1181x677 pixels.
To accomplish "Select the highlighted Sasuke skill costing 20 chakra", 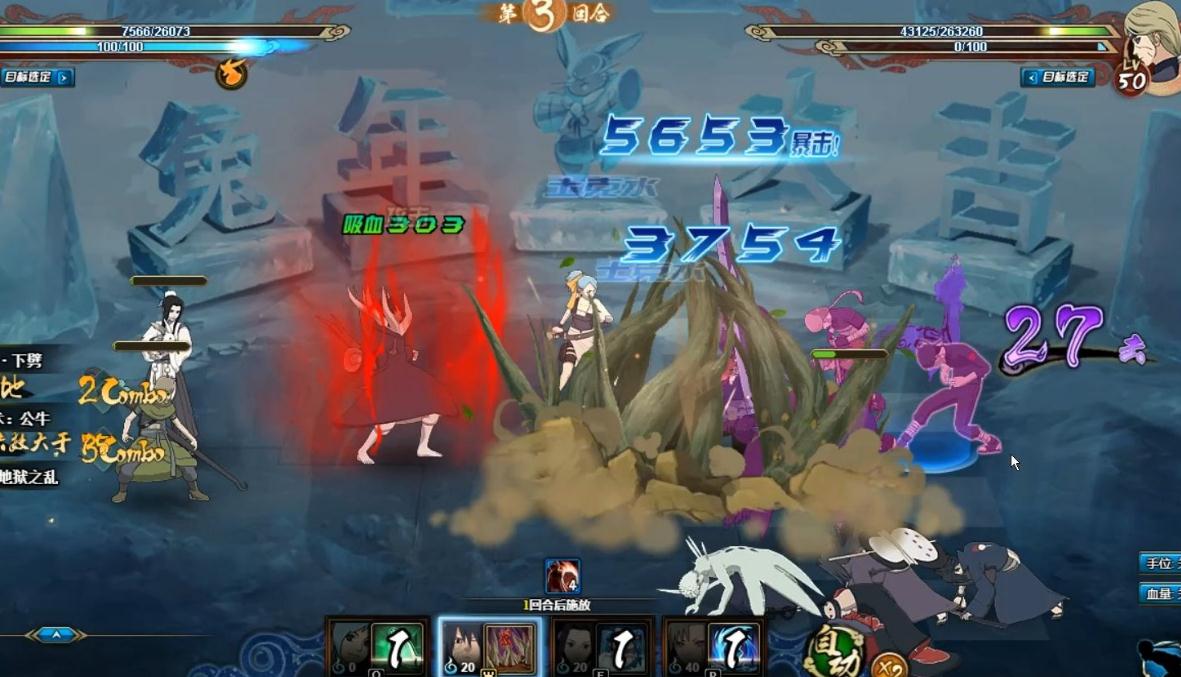I will 490,647.
